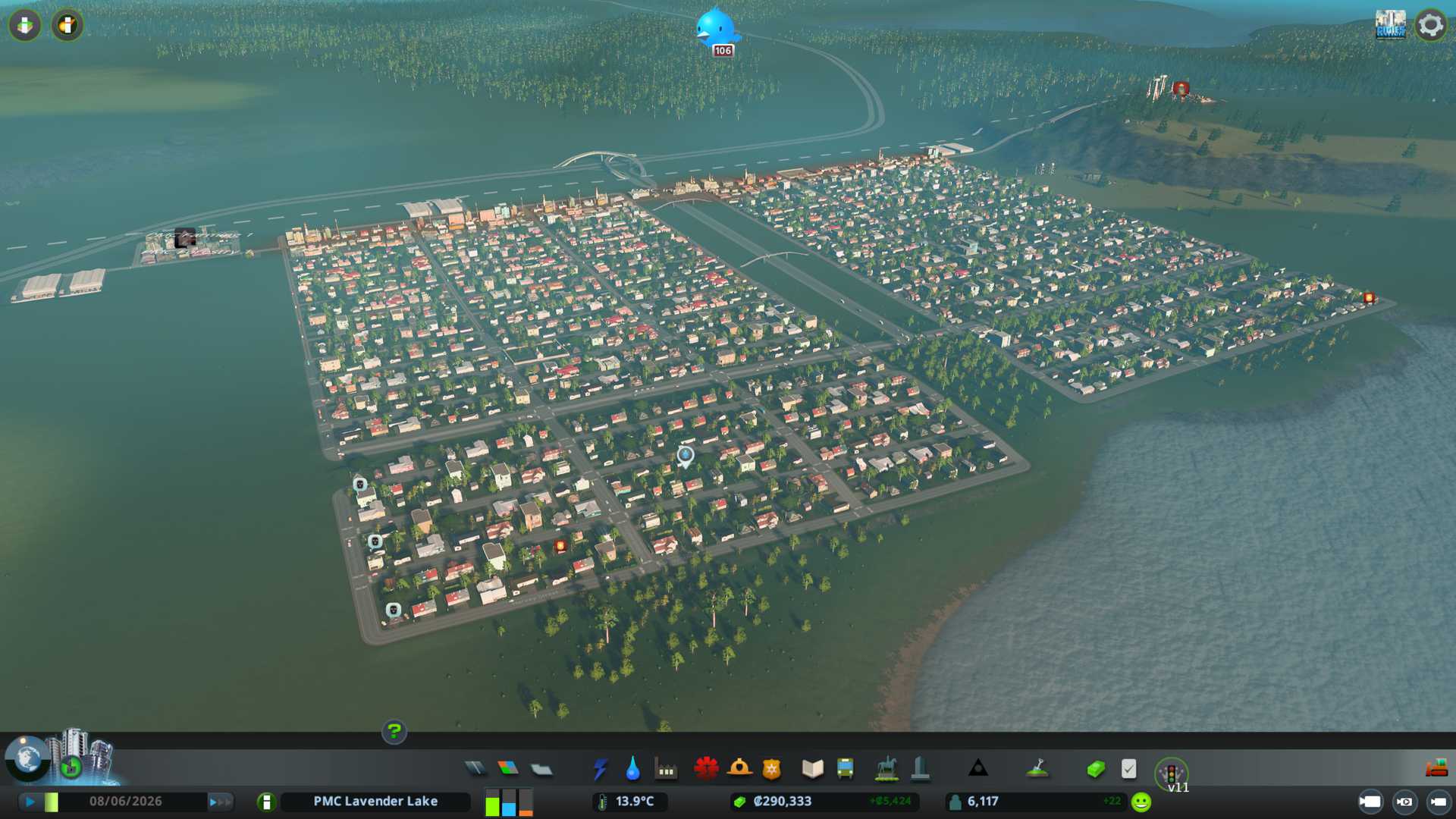The image size is (1456, 819).
Task: Open the Economy money panel
Action: tap(1096, 770)
